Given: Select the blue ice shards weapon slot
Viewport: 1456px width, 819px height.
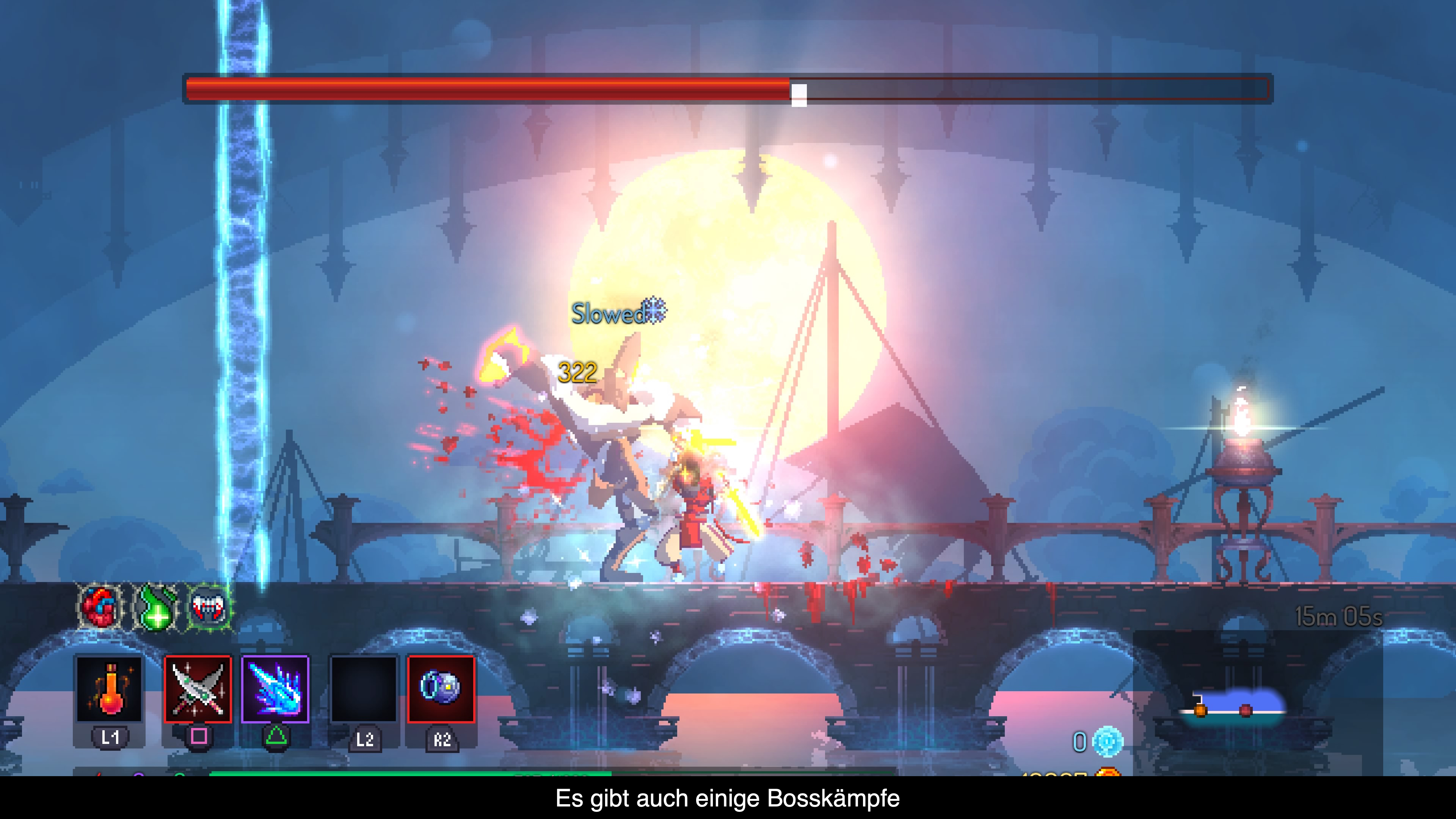Looking at the screenshot, I should tap(275, 689).
